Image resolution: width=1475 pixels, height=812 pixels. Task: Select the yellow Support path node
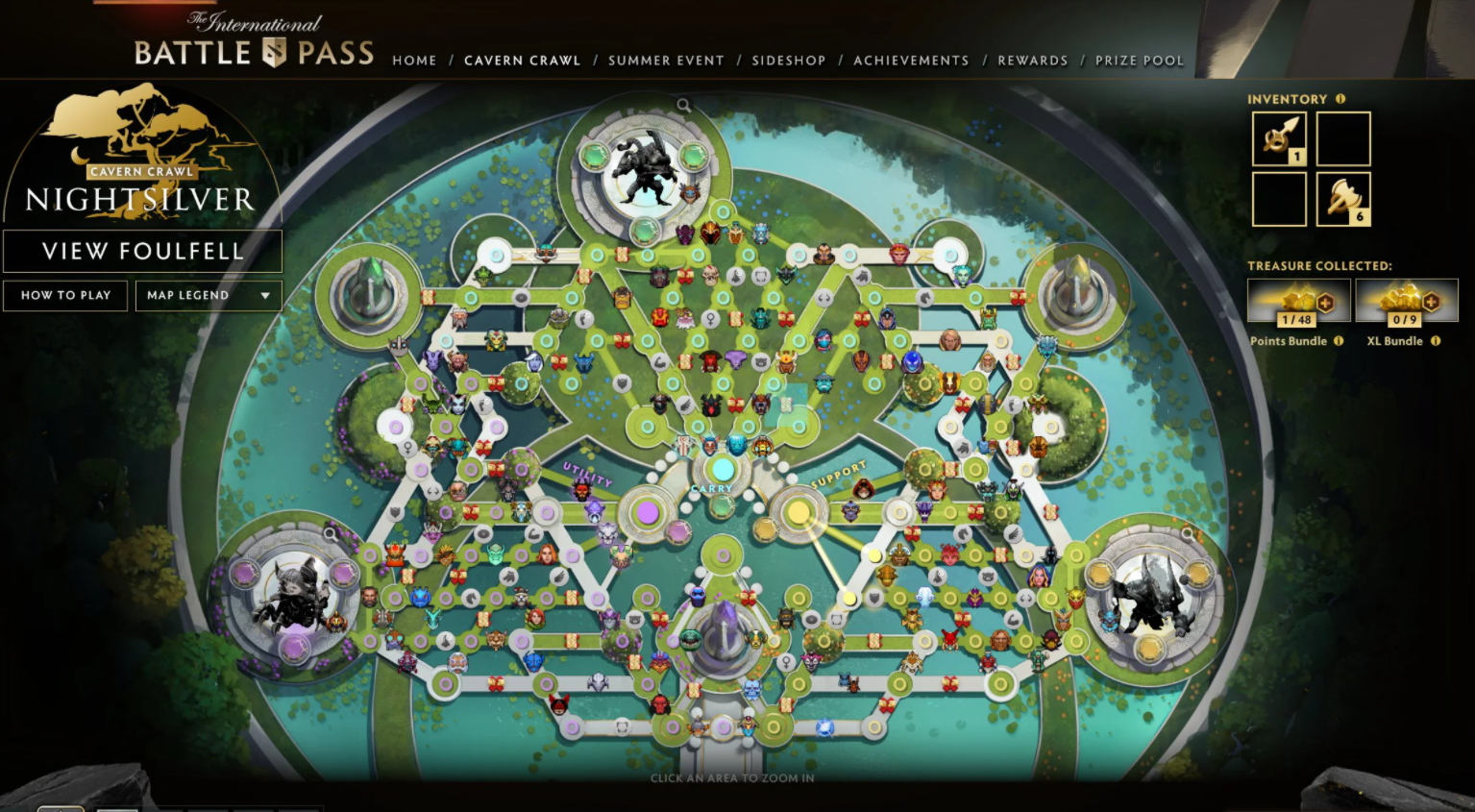(x=798, y=512)
